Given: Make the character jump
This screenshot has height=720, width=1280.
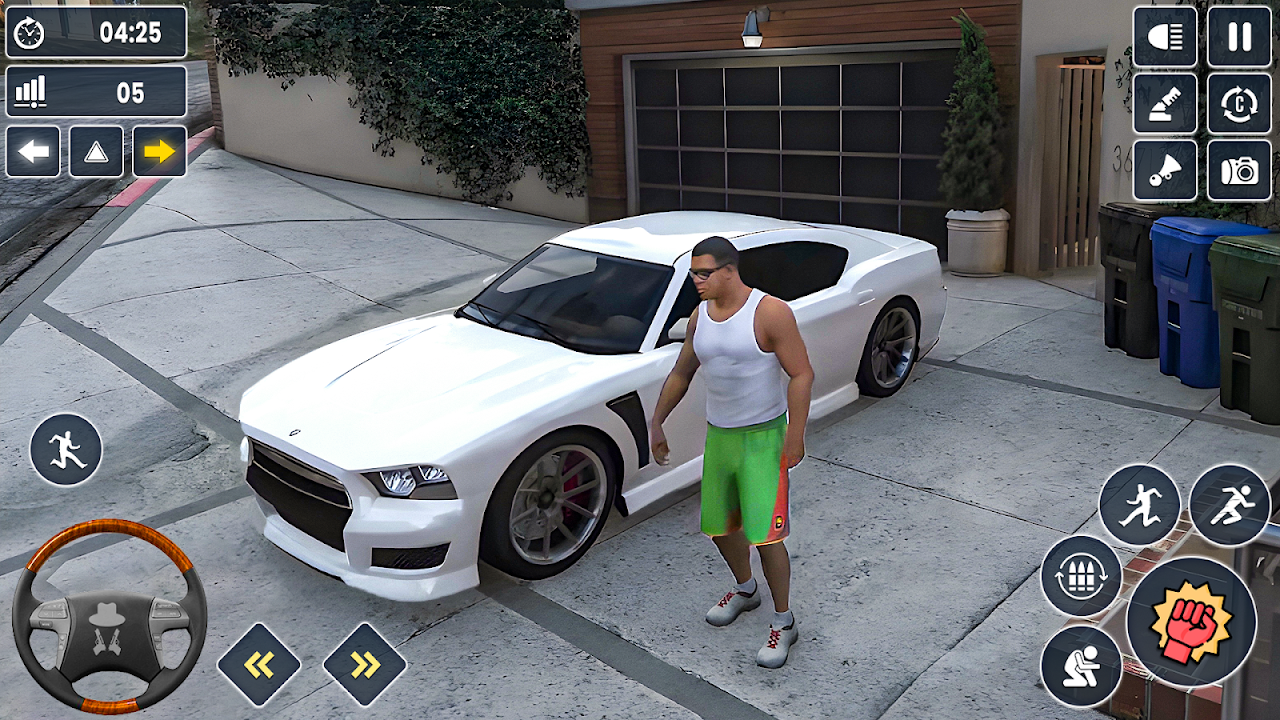Looking at the screenshot, I should [1140, 505].
